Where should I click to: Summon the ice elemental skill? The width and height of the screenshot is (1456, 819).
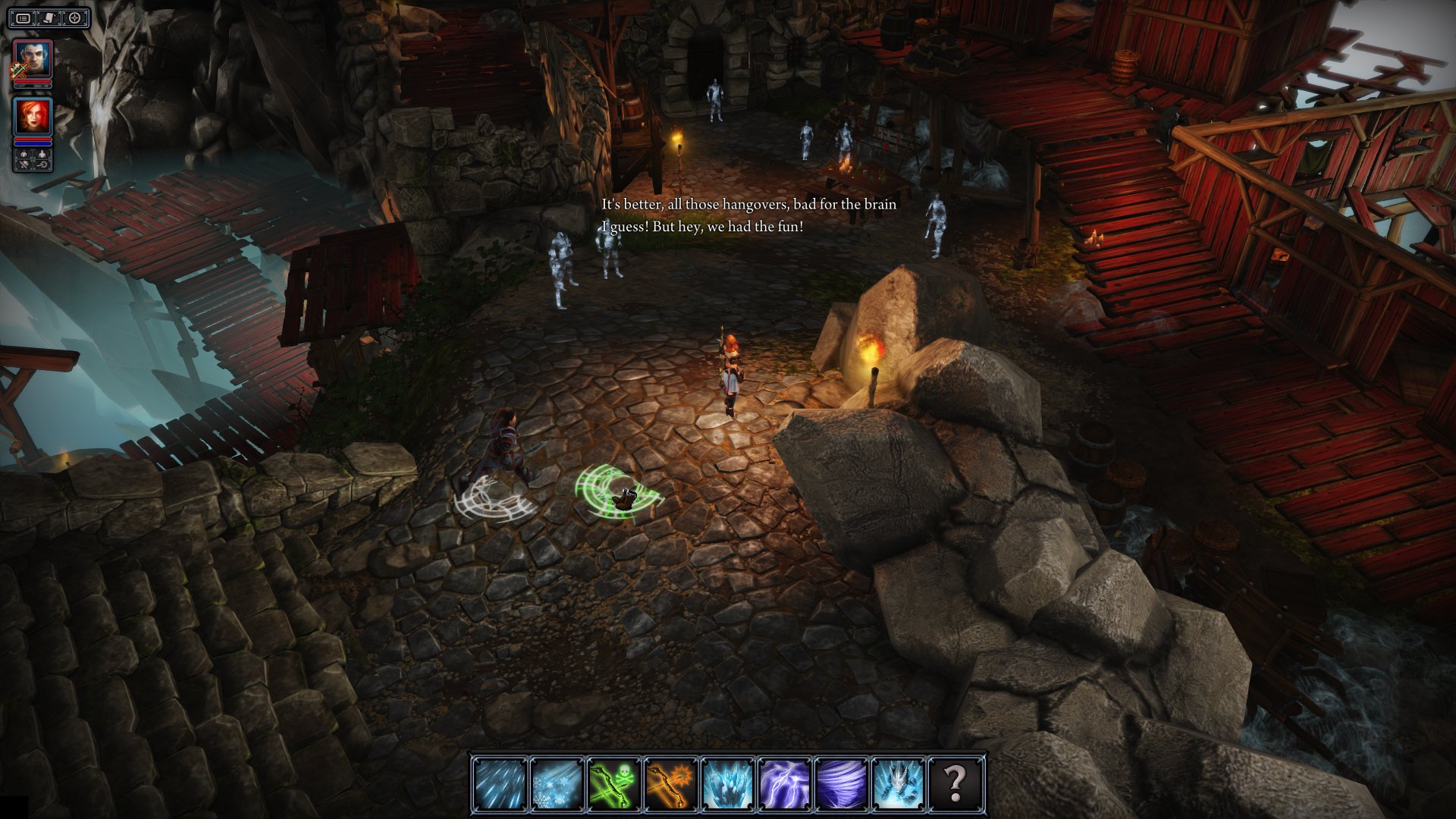coord(898,784)
